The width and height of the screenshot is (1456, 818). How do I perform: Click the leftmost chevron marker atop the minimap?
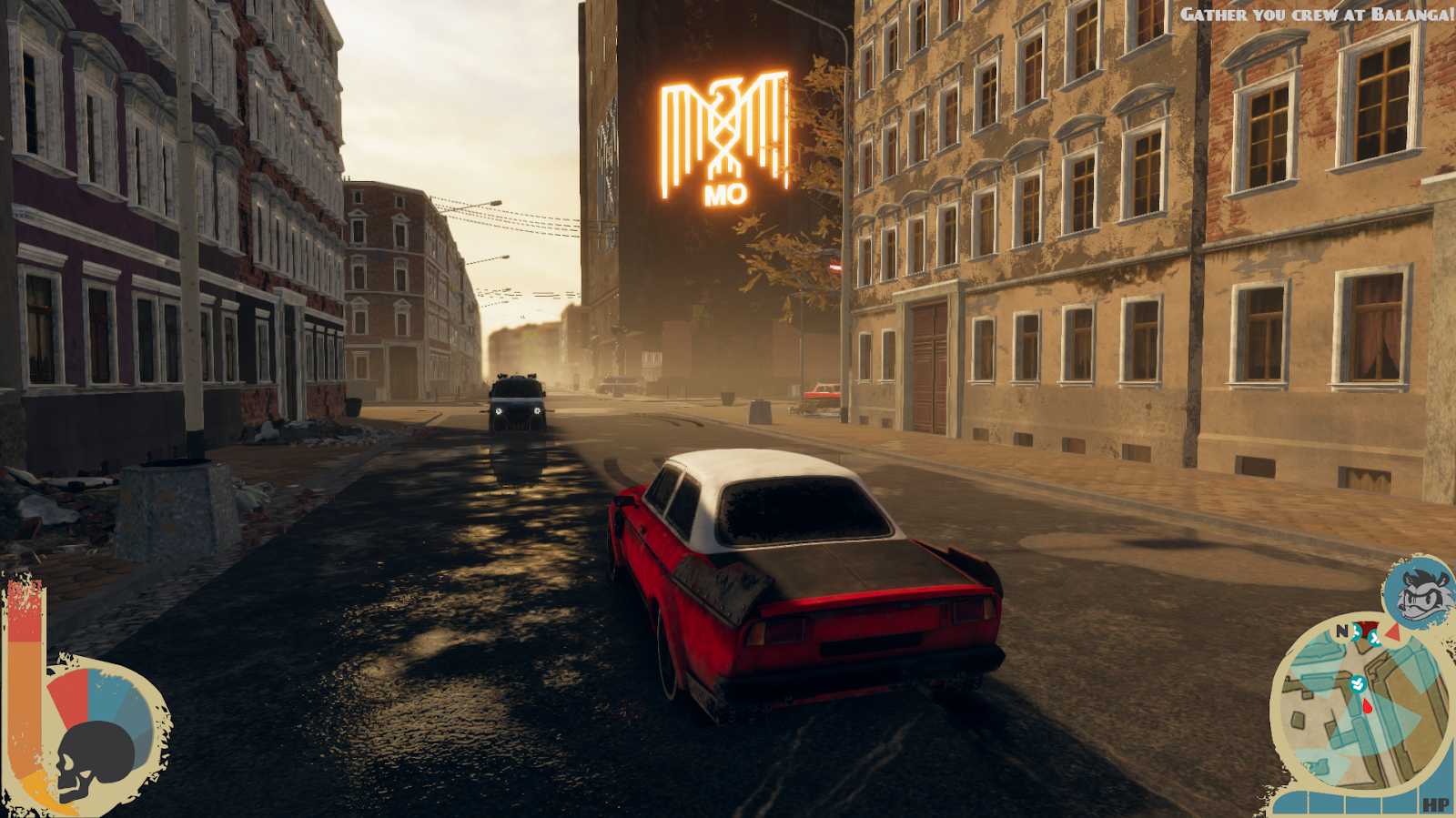pyautogui.click(x=1356, y=633)
